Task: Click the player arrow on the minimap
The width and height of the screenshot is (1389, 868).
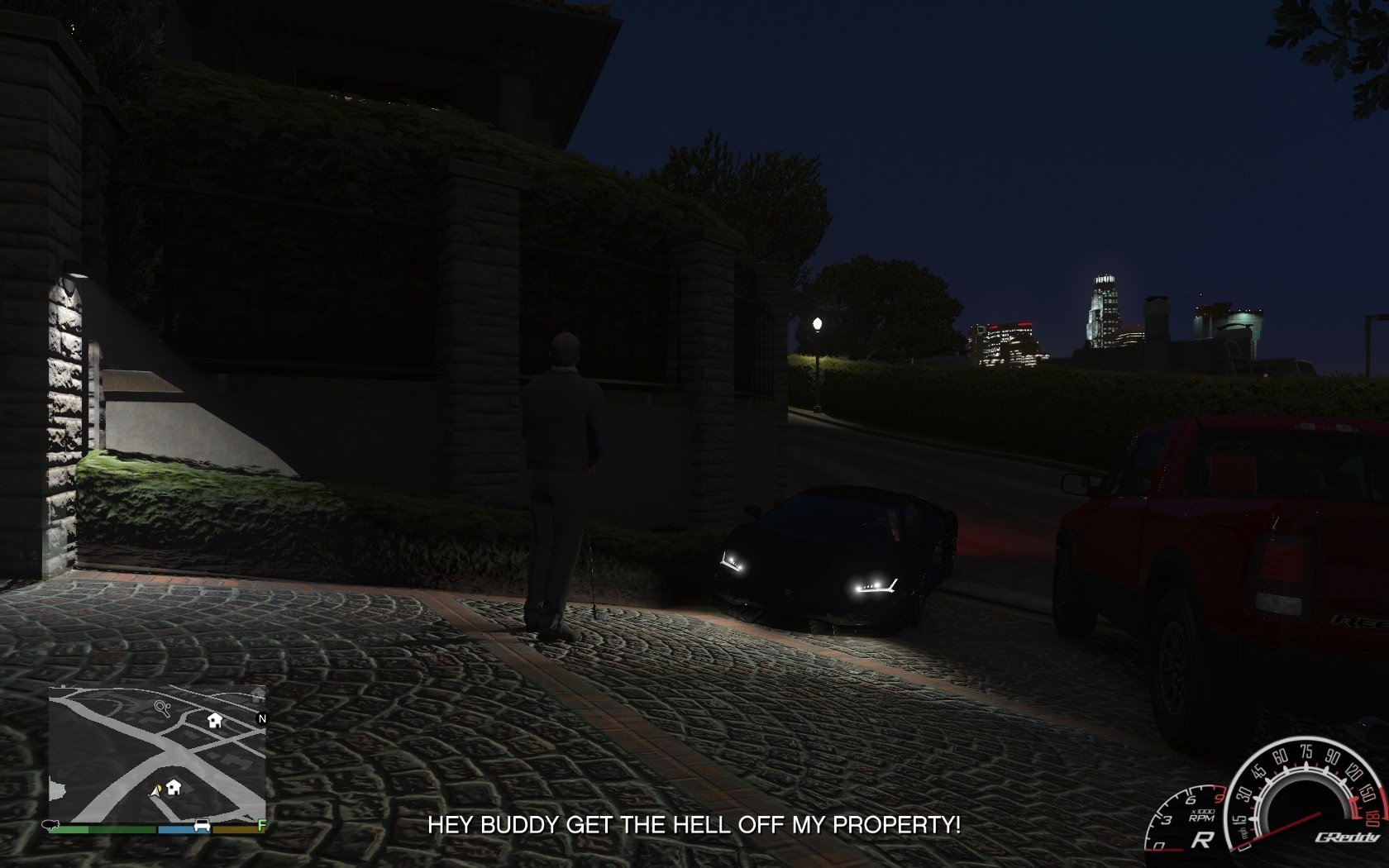Action: point(155,791)
